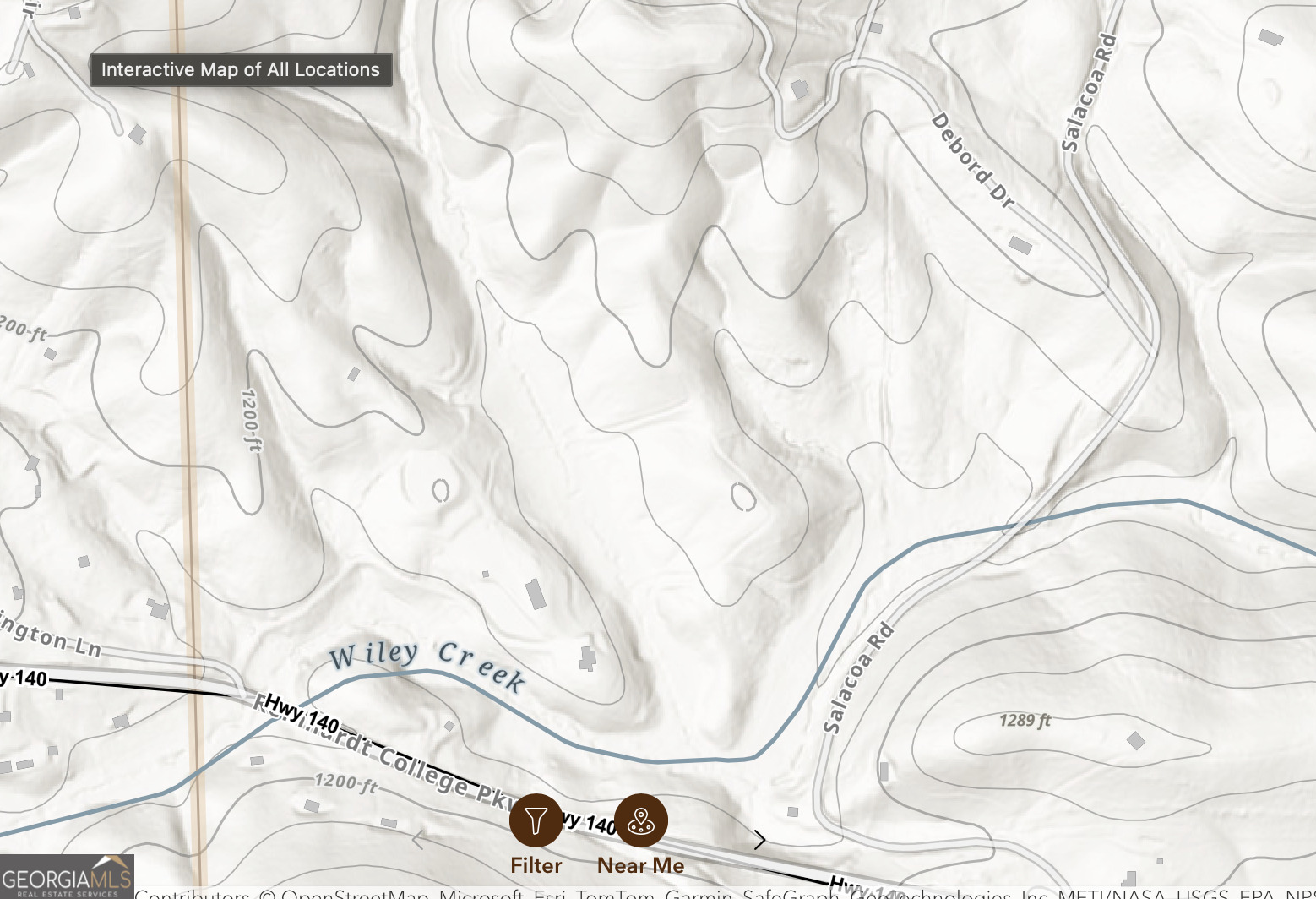Click the faint left chevron arrow
This screenshot has height=899, width=1316.
(417, 840)
